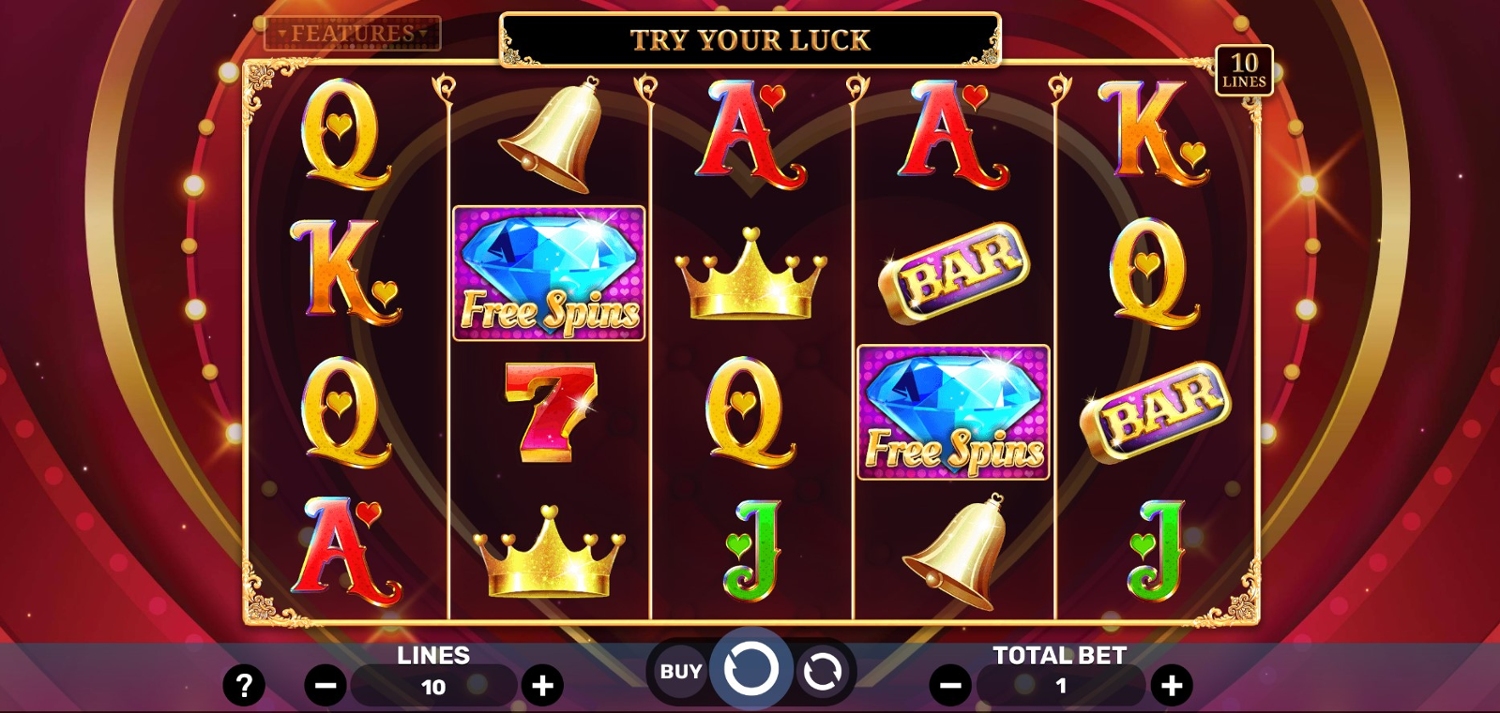1500x713 pixels.
Task: Increase the number of lines
Action: coord(542,686)
